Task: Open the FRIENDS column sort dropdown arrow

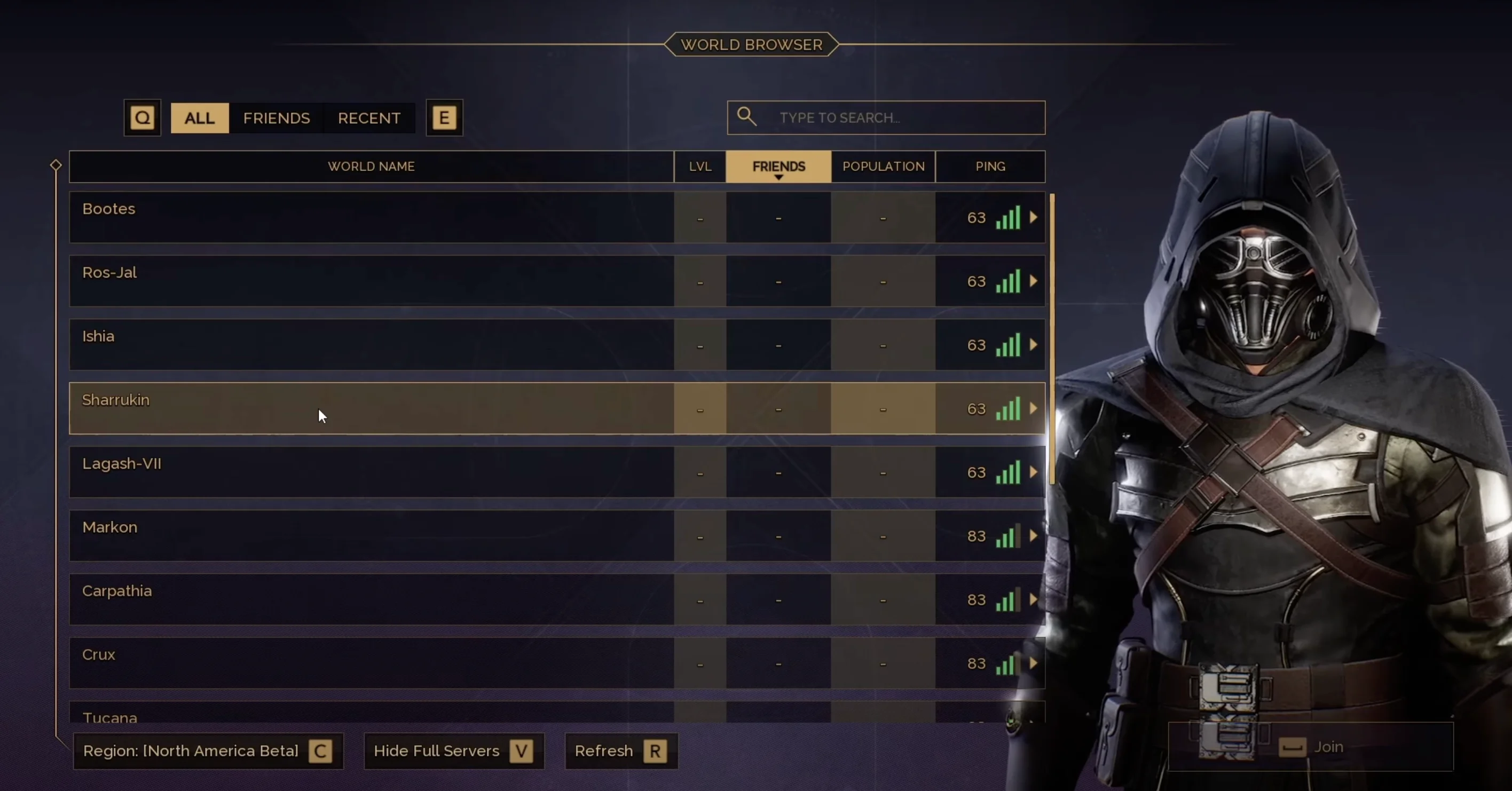Action: (778, 178)
